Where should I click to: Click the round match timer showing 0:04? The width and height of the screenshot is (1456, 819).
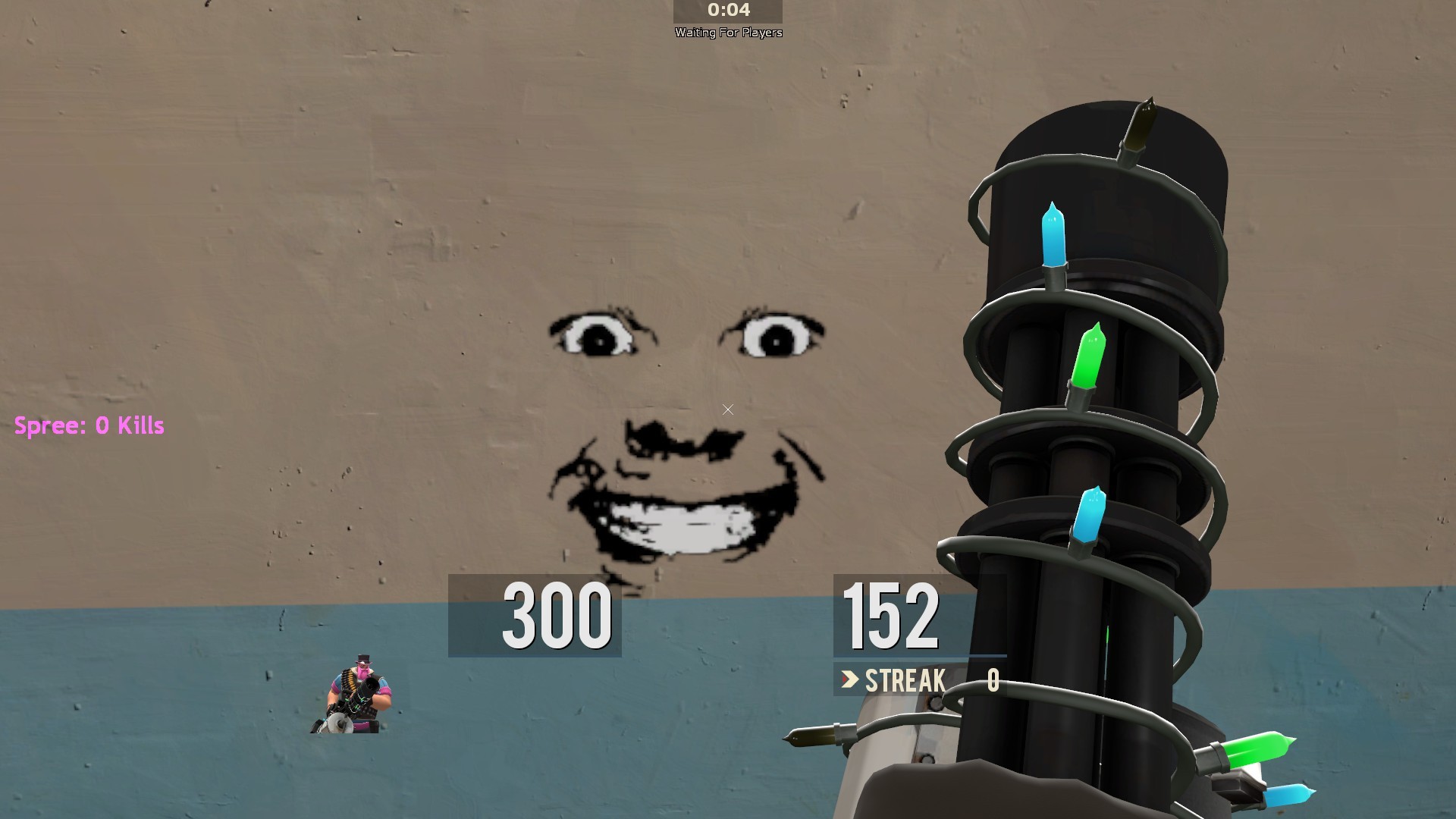[726, 11]
